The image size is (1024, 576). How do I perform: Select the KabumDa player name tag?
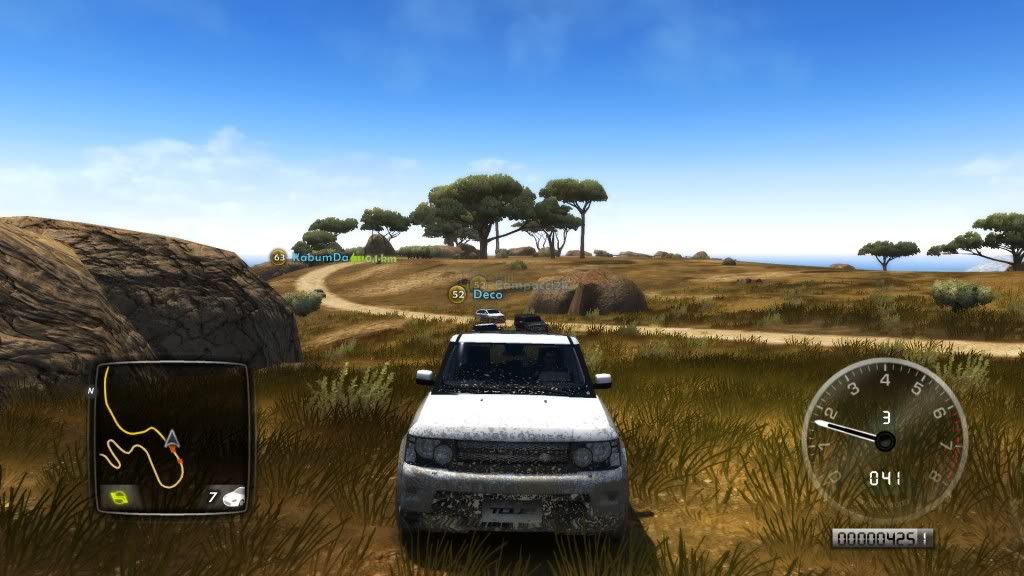pos(320,257)
